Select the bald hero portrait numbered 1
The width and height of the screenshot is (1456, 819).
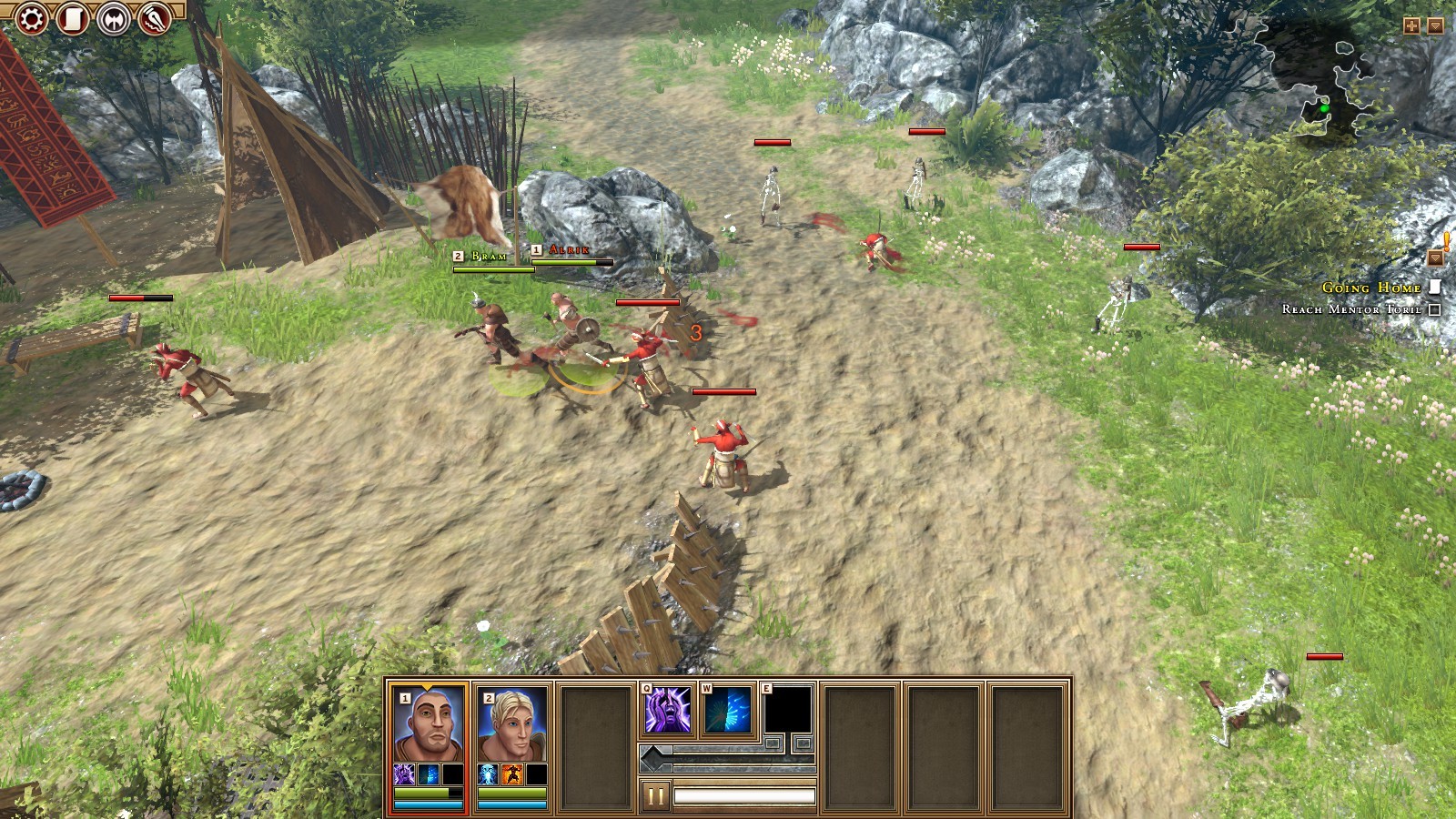429,725
